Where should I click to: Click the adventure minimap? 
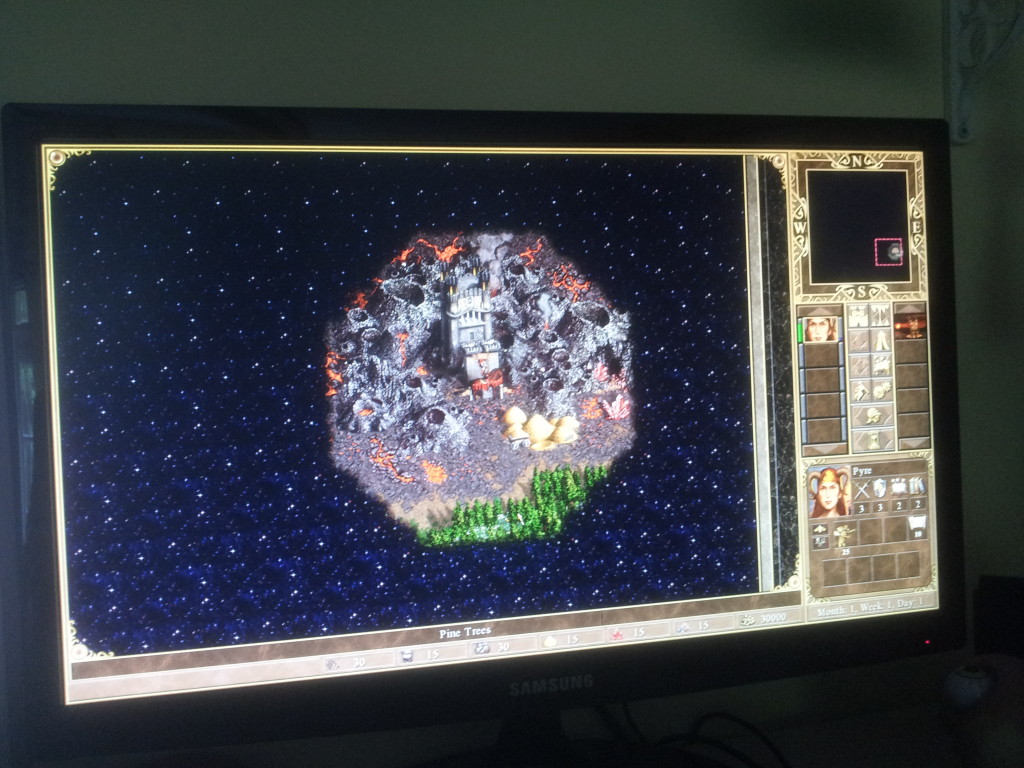(x=858, y=226)
